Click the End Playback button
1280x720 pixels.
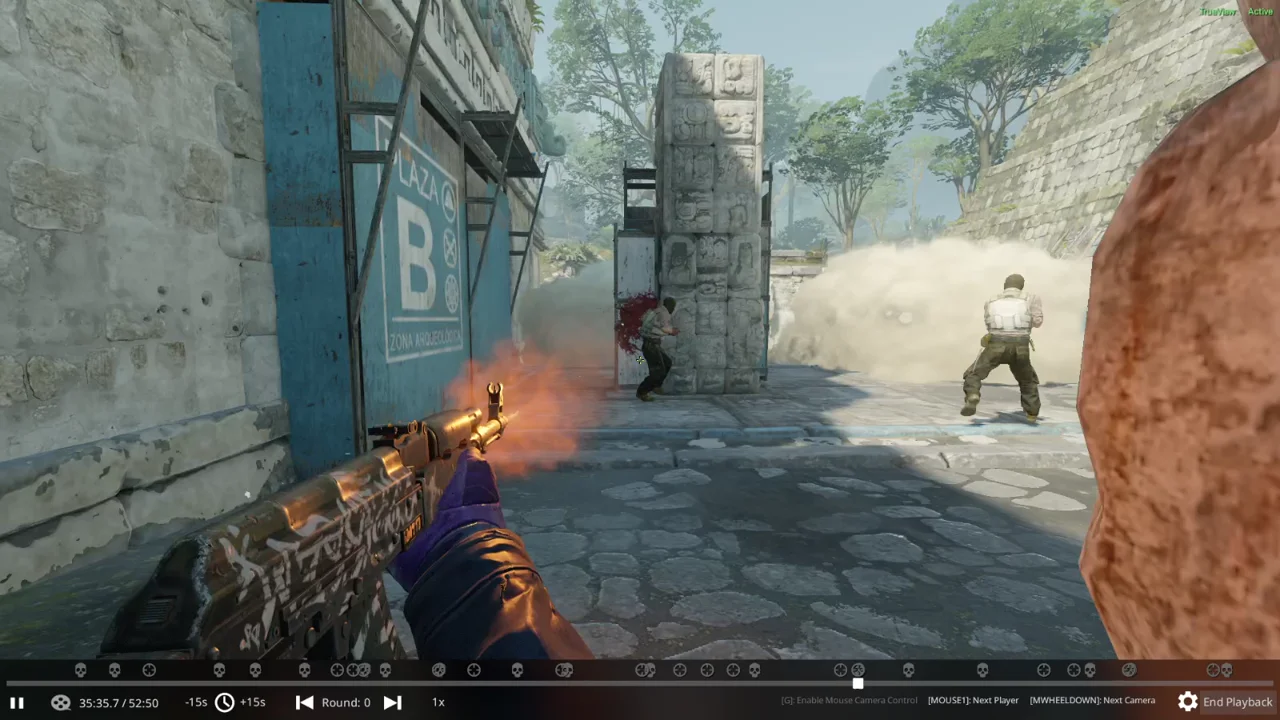tap(1237, 702)
